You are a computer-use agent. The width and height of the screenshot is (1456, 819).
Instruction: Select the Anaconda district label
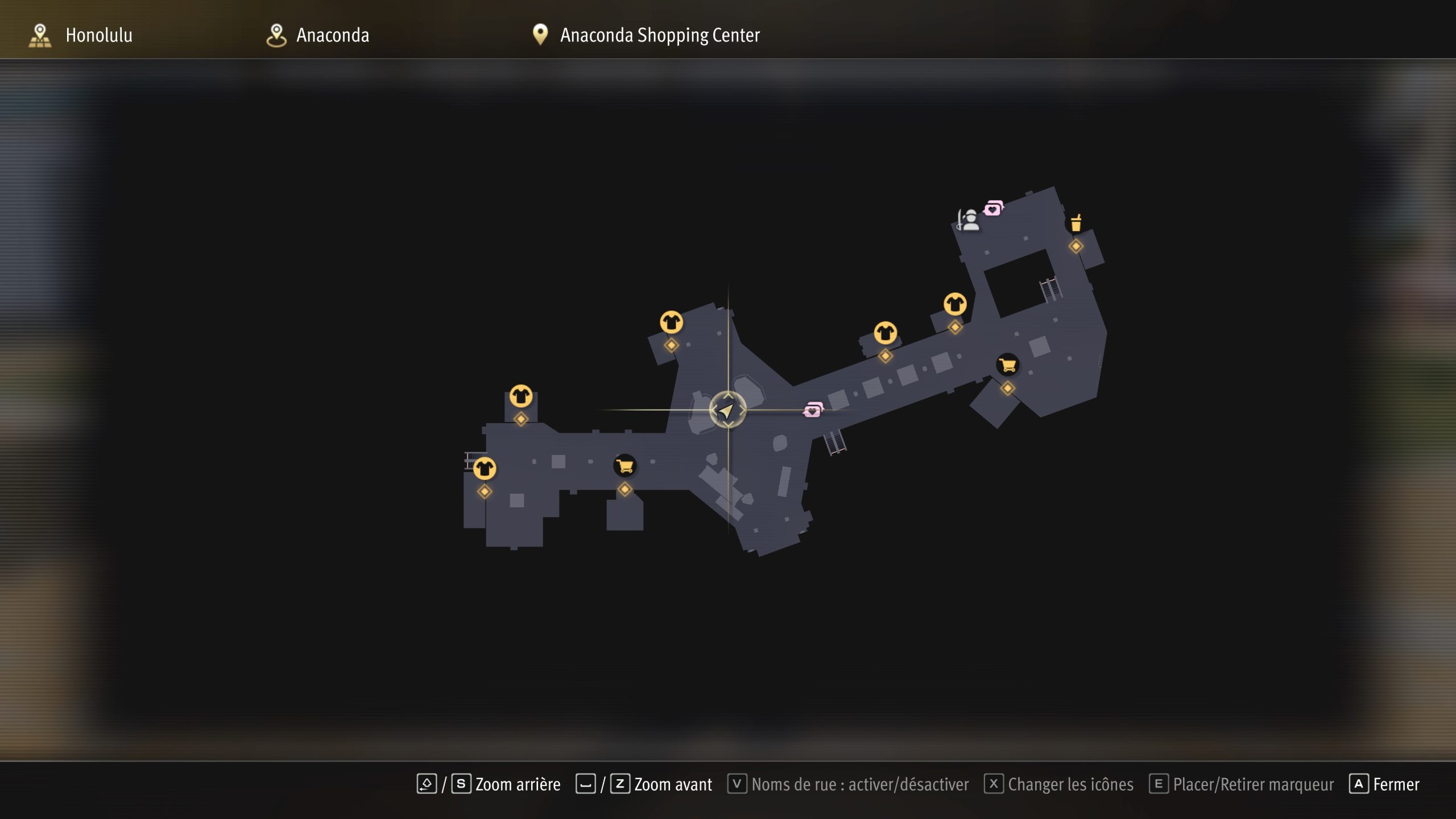(332, 35)
